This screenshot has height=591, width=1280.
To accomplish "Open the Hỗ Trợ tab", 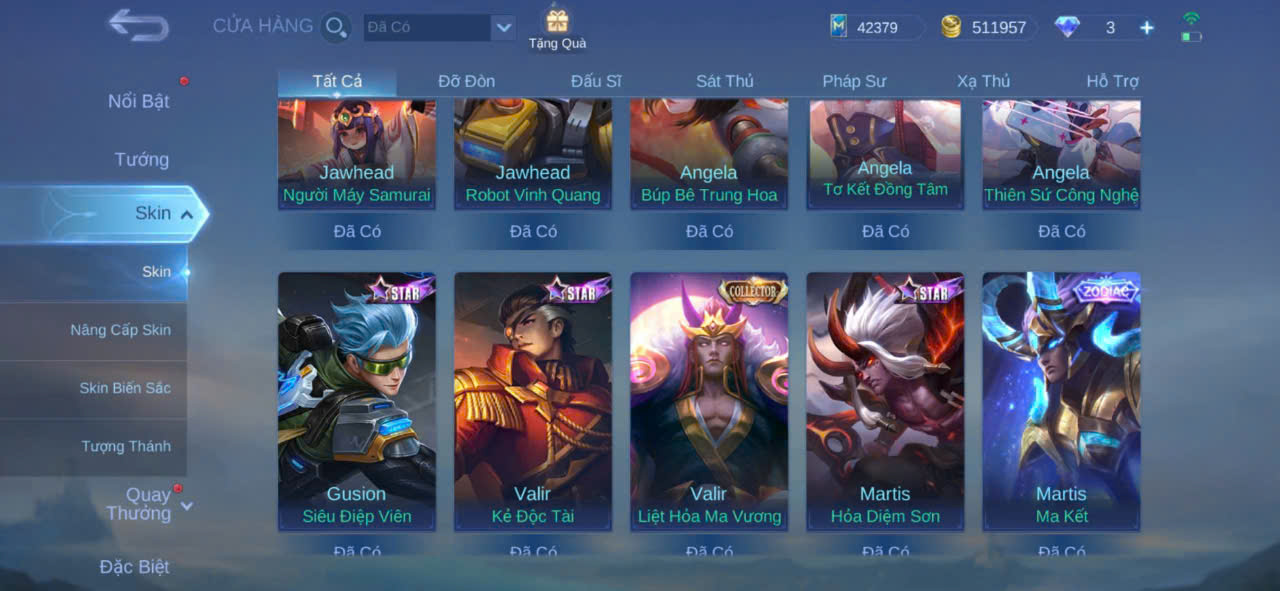I will click(x=1112, y=81).
